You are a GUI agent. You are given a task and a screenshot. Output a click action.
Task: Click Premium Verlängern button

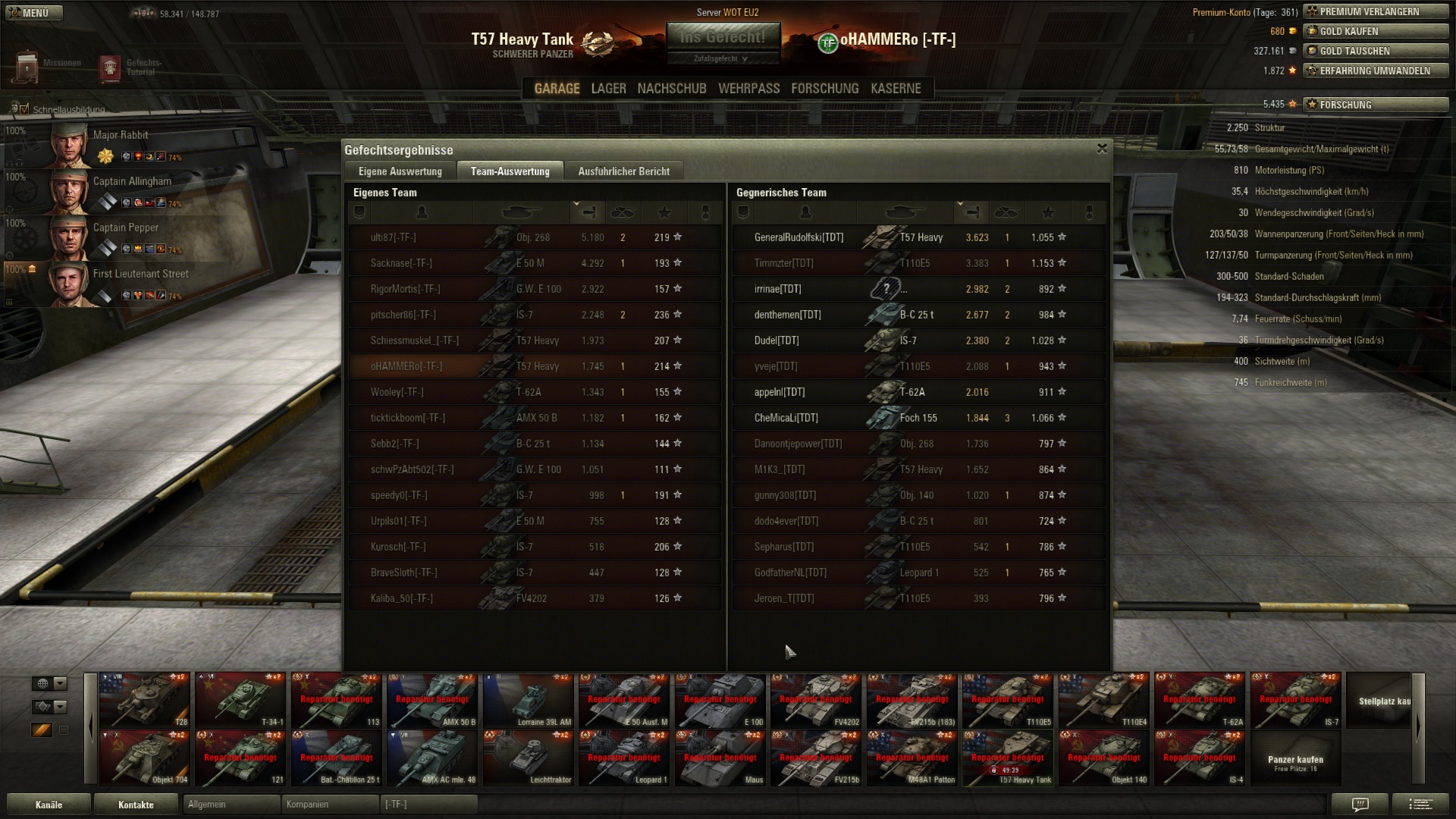pos(1376,11)
